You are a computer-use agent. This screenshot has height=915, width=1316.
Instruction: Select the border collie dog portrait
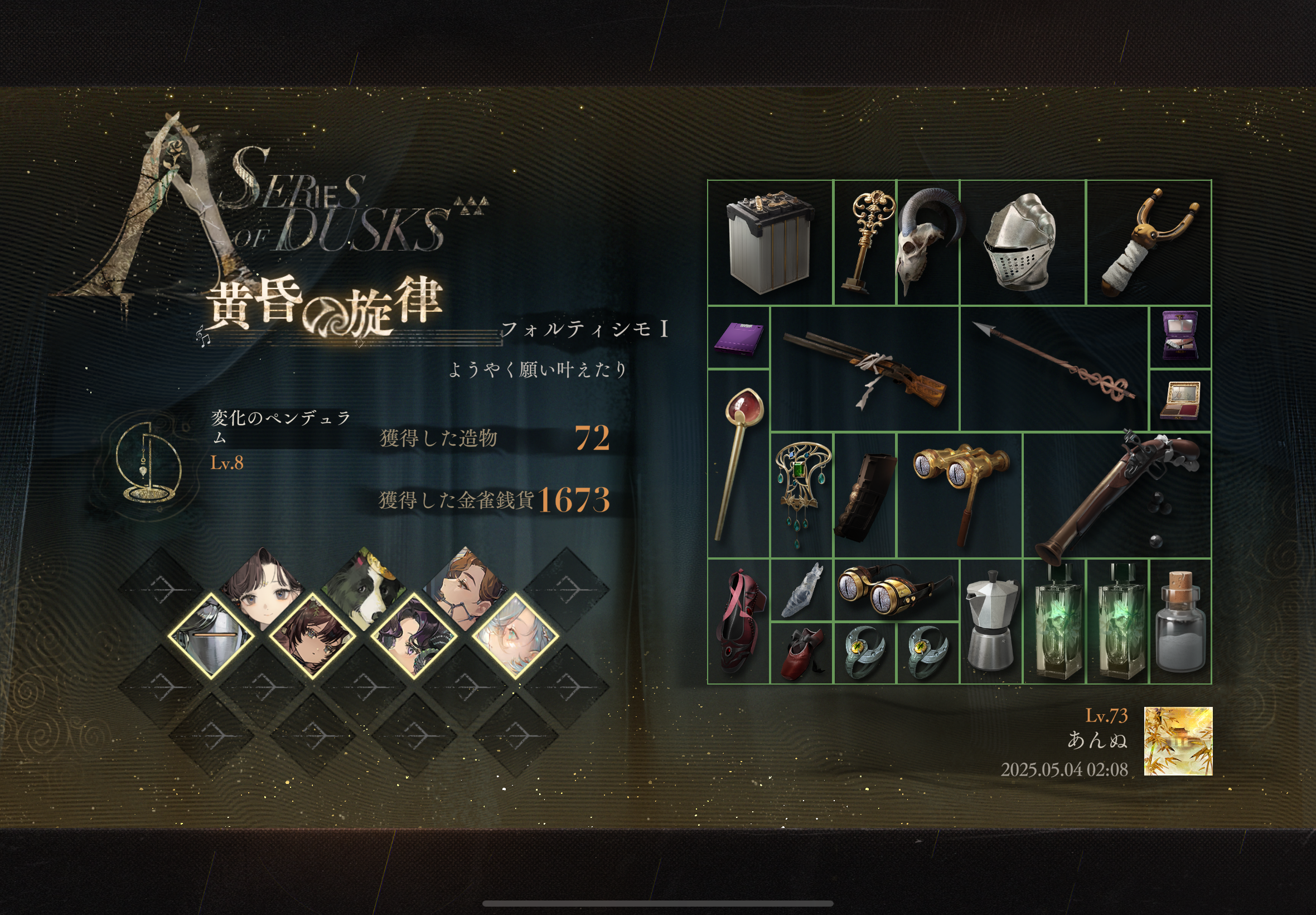pyautogui.click(x=364, y=587)
